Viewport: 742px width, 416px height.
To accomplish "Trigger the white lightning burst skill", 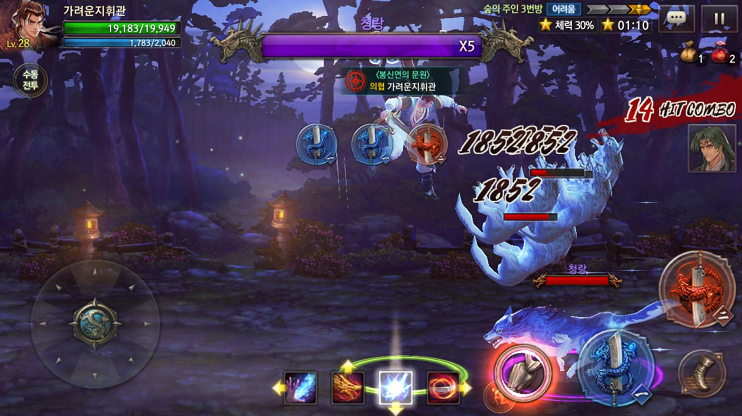I will pyautogui.click(x=395, y=386).
